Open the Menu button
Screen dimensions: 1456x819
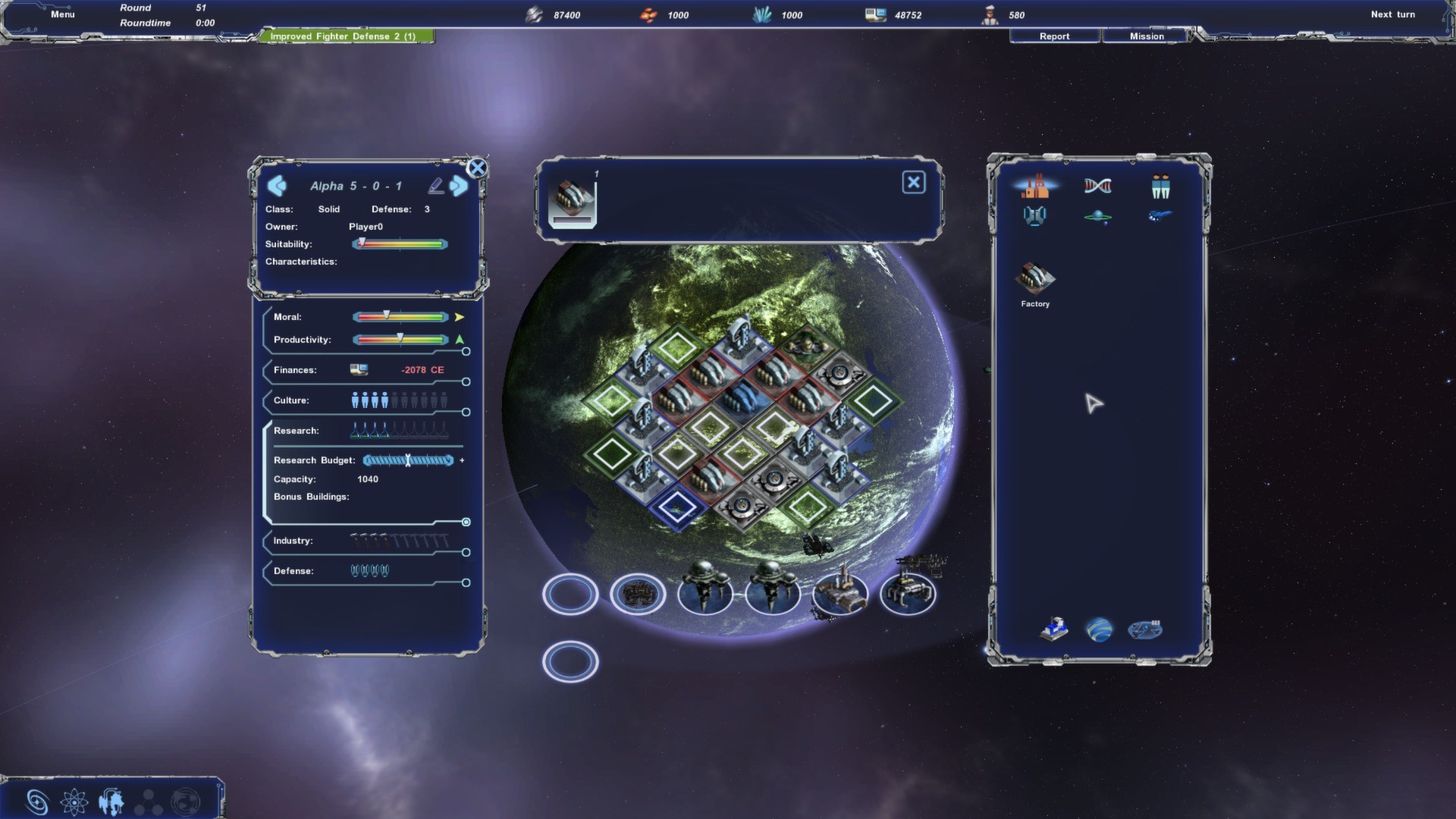pyautogui.click(x=63, y=14)
